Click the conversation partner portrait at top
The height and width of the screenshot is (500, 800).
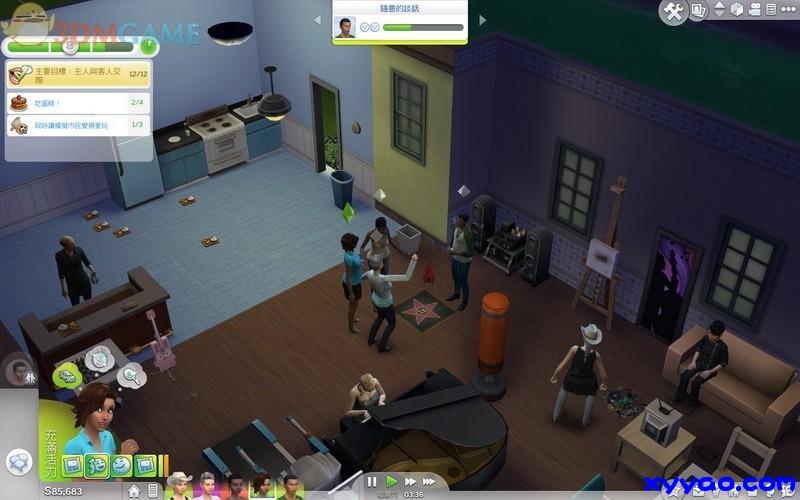(346, 27)
